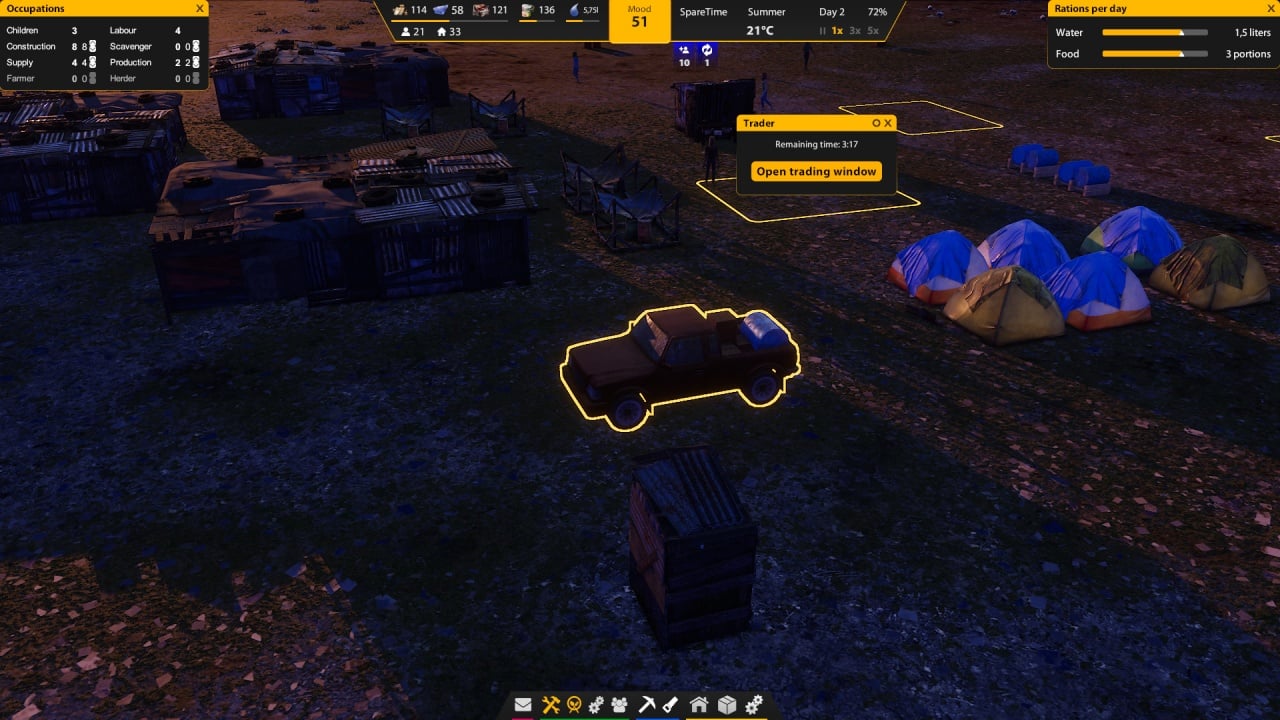Set game speed to 5x
Screen dimensions: 1280x720
pyautogui.click(x=873, y=31)
